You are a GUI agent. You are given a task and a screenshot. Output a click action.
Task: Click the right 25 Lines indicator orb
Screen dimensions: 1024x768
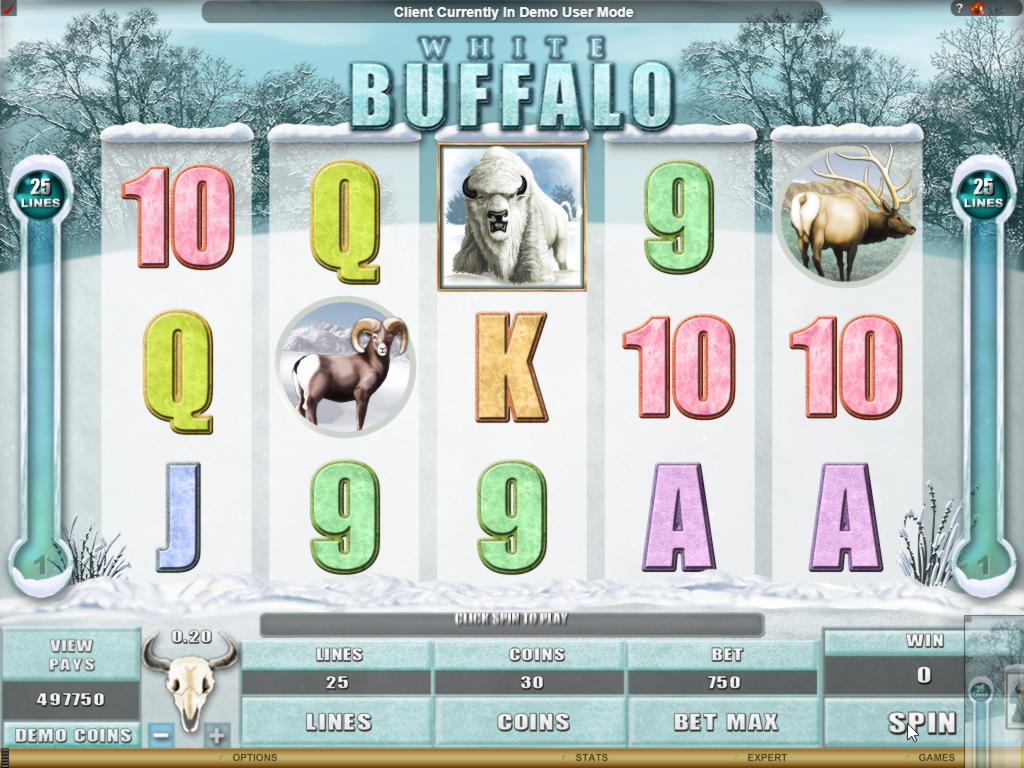[x=983, y=194]
